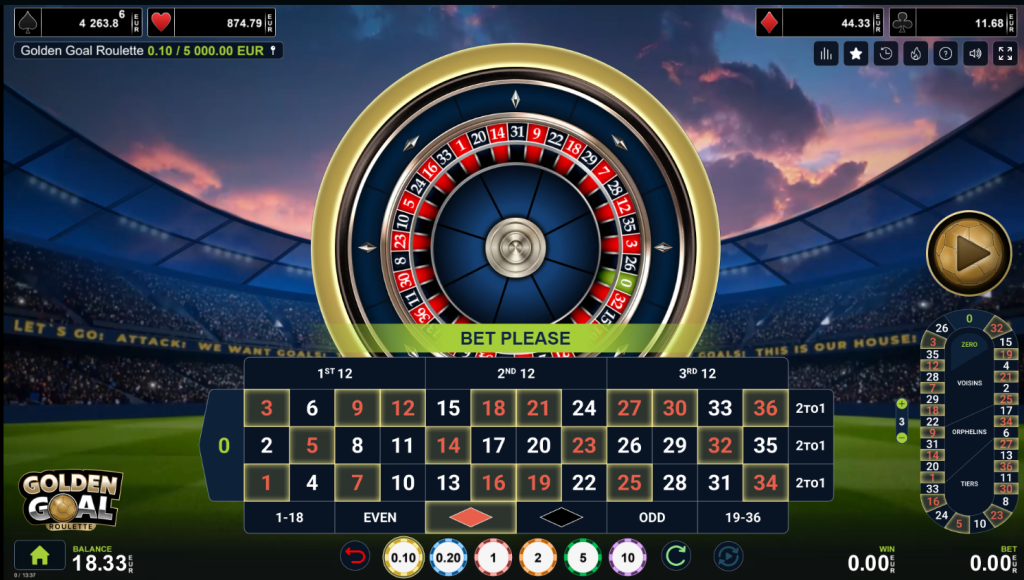This screenshot has width=1024, height=580.
Task: Select the 0.10 chip
Action: [402, 557]
